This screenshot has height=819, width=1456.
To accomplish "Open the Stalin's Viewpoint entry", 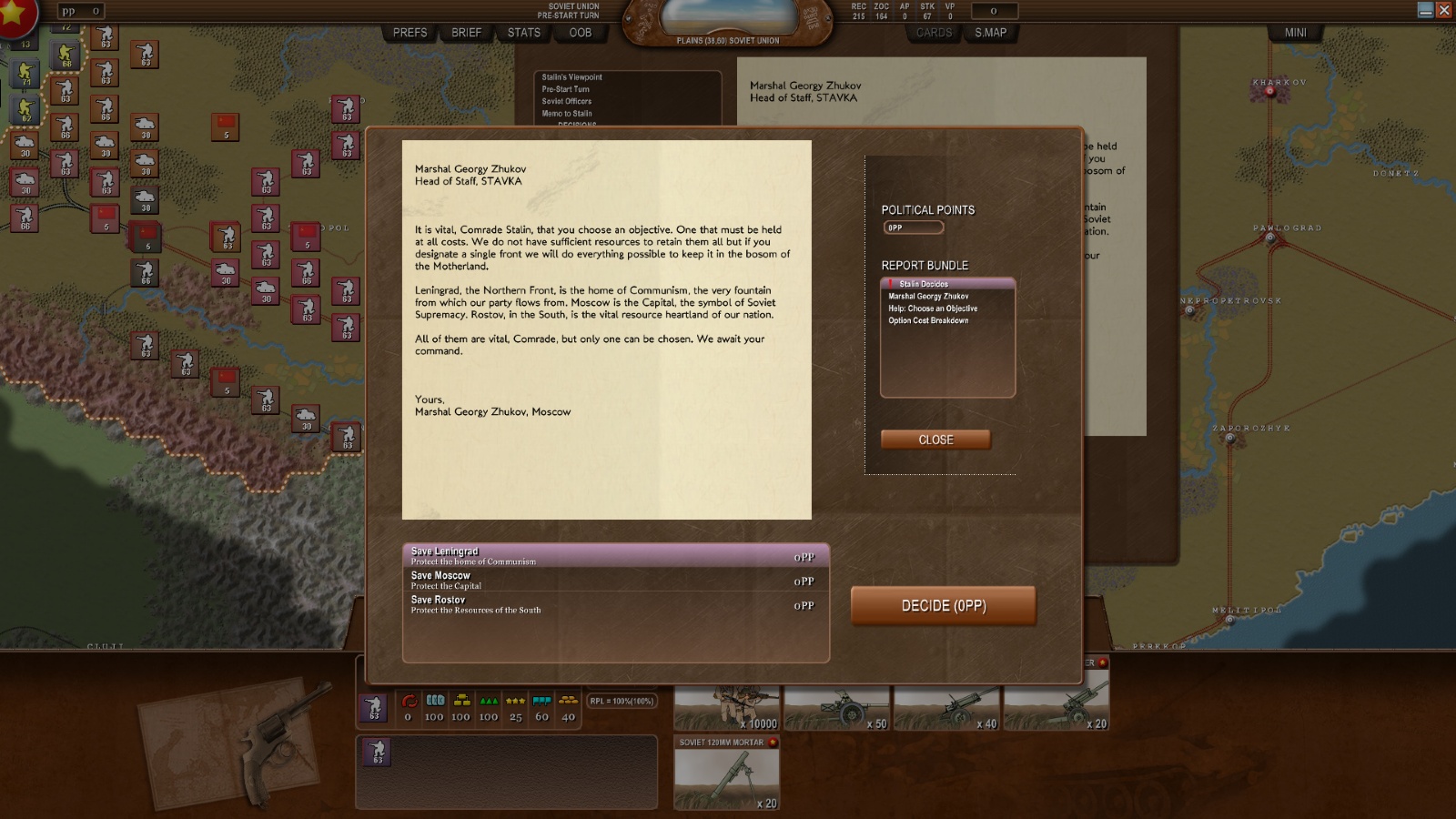I will (x=571, y=77).
